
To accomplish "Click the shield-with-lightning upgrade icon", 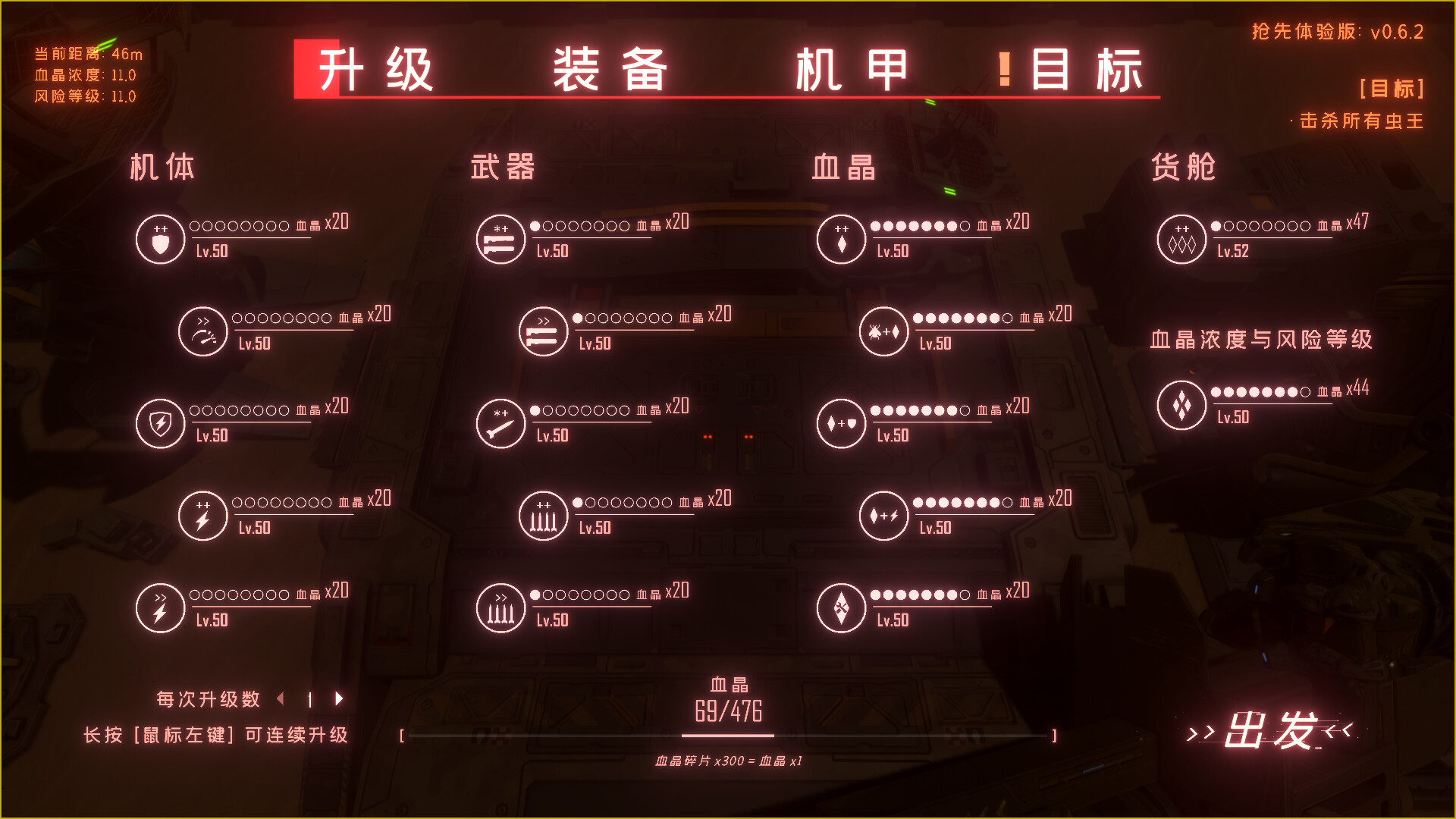I will tap(160, 423).
